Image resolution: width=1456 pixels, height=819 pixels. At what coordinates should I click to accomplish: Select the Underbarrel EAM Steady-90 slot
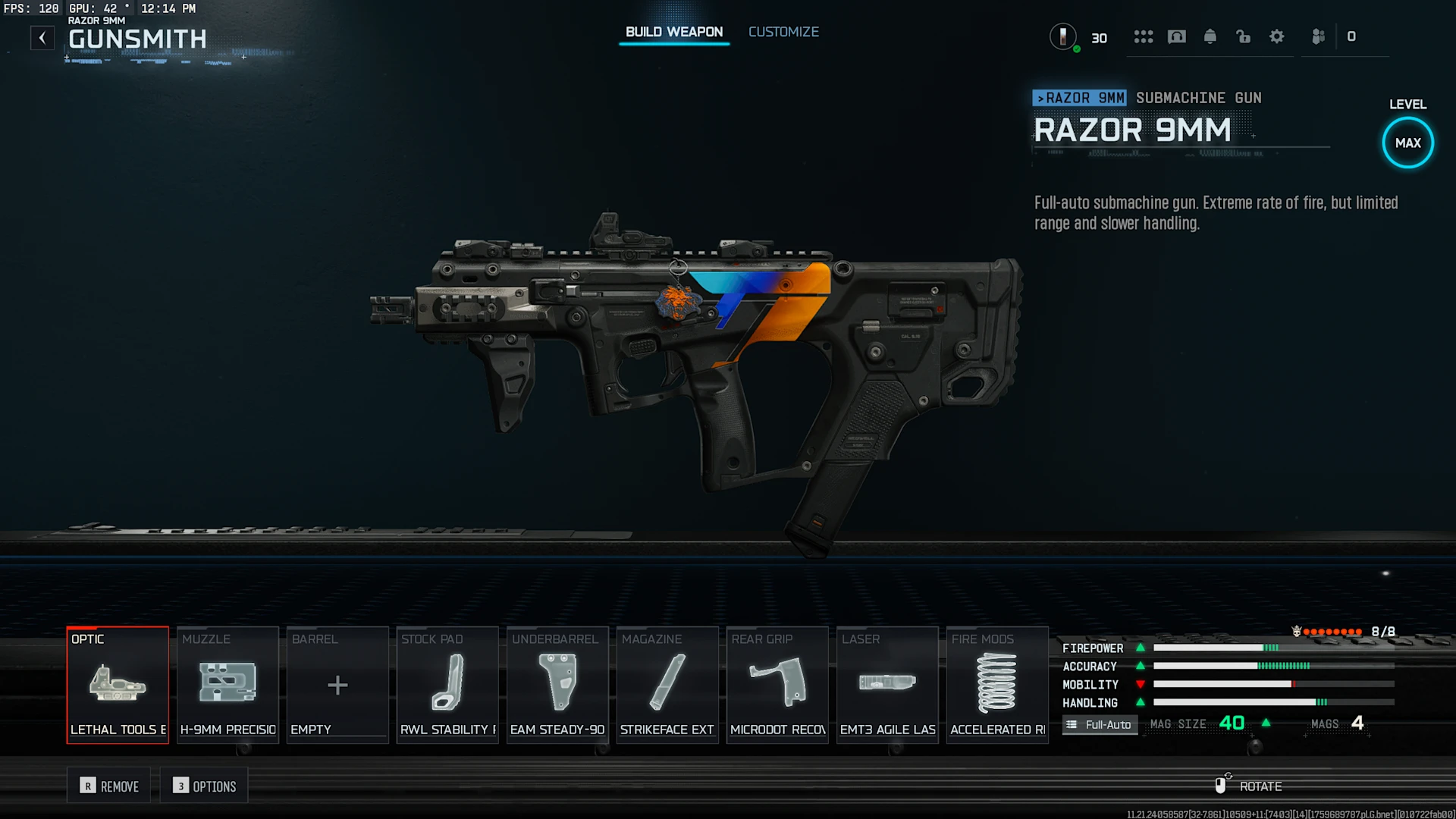click(557, 685)
